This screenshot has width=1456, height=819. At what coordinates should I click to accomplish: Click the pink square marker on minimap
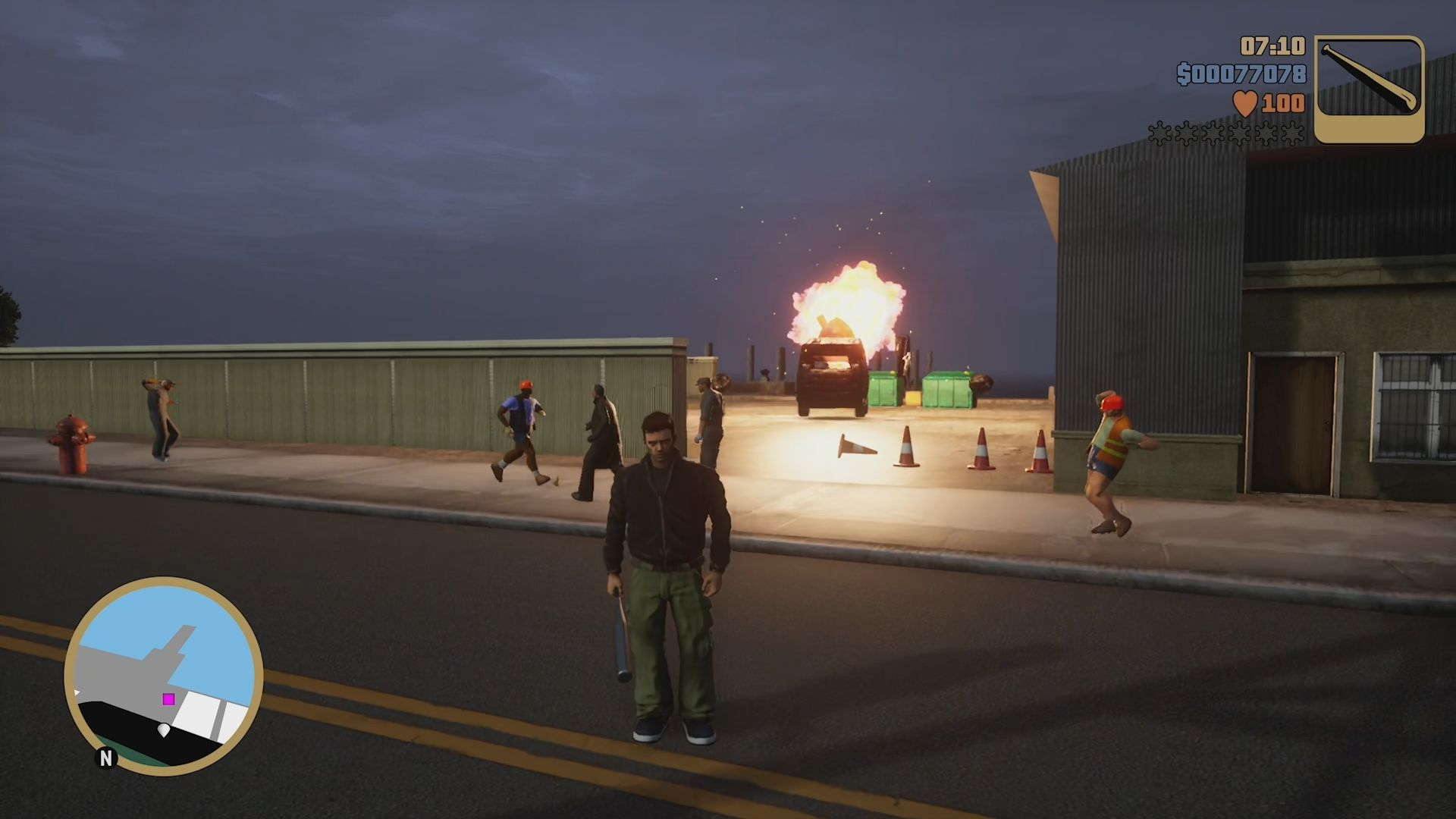[168, 698]
